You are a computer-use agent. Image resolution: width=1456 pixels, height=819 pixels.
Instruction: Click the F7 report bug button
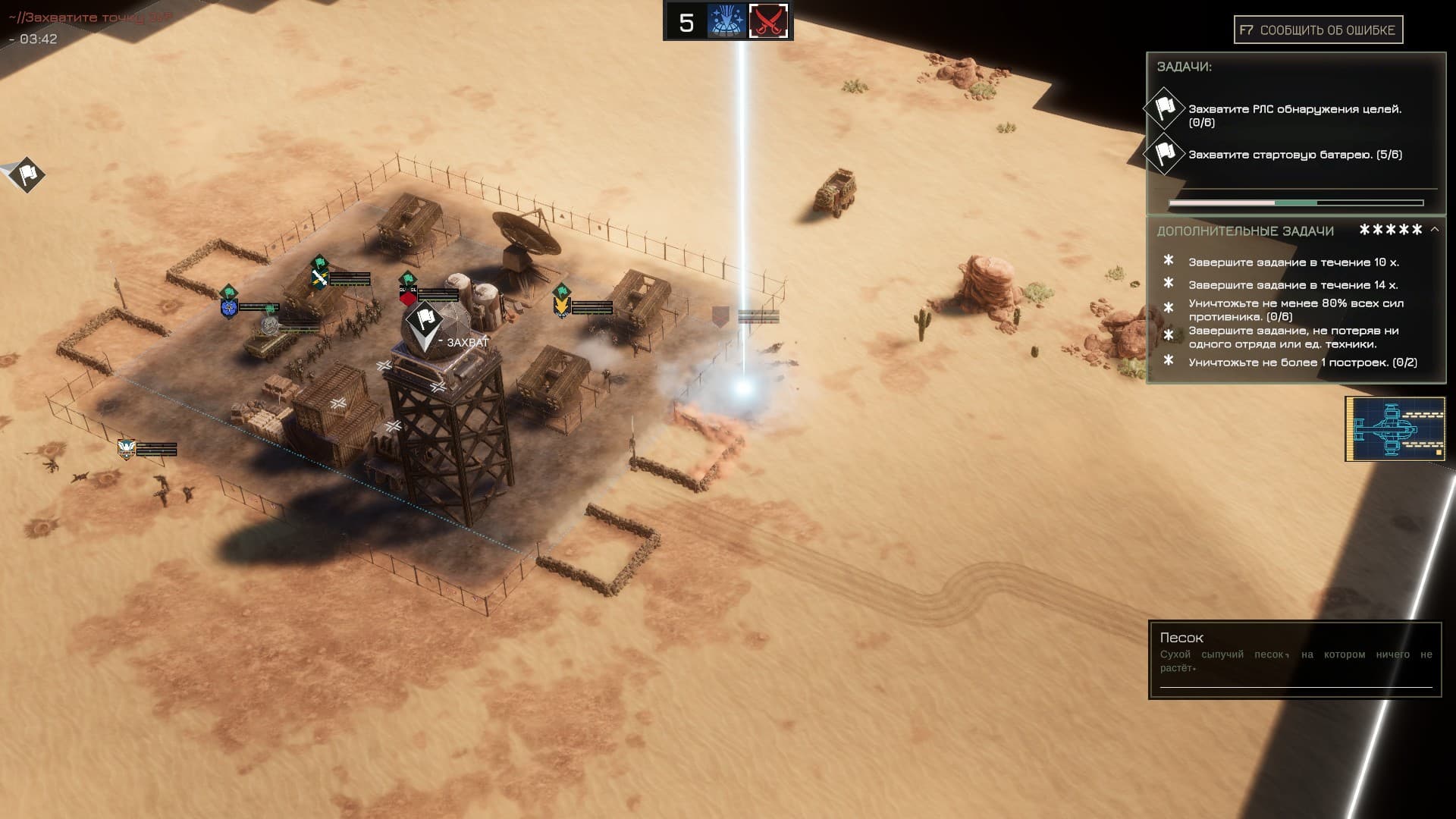tap(1318, 30)
